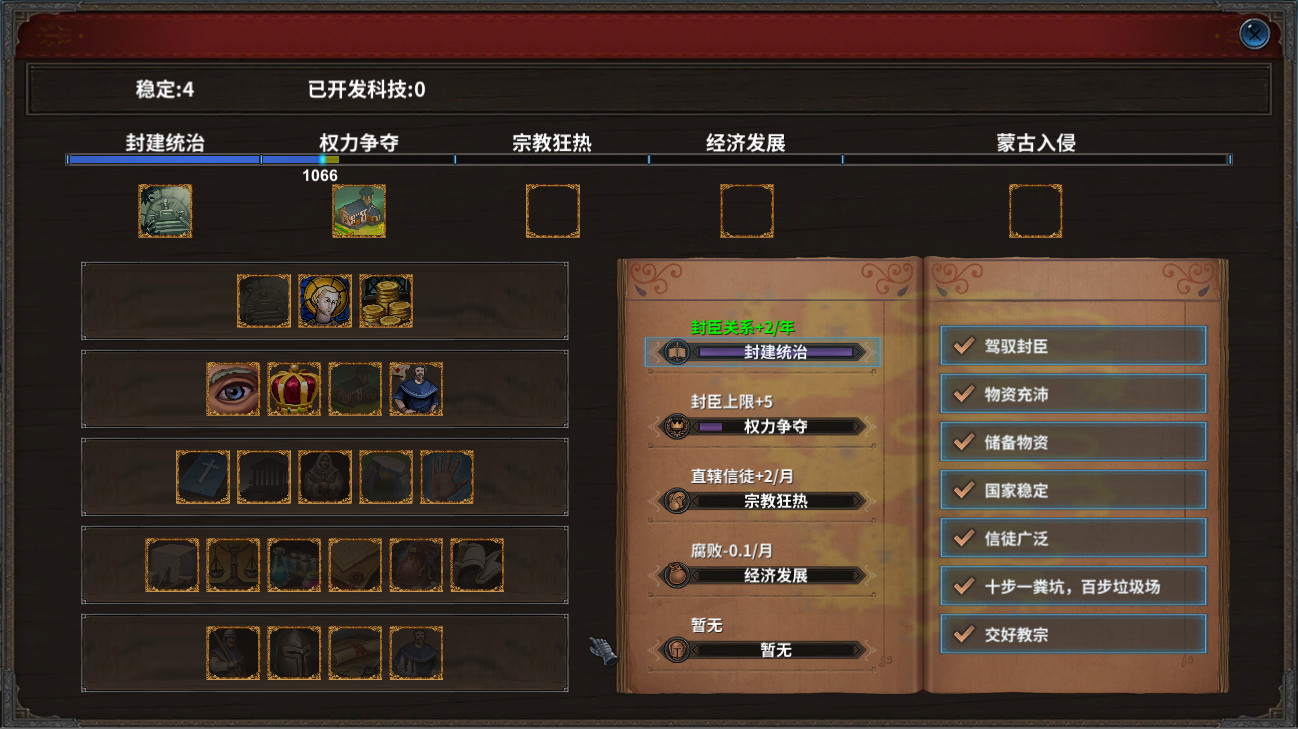Select the gold coins pile tech icon
This screenshot has width=1298, height=729.
pyautogui.click(x=386, y=298)
